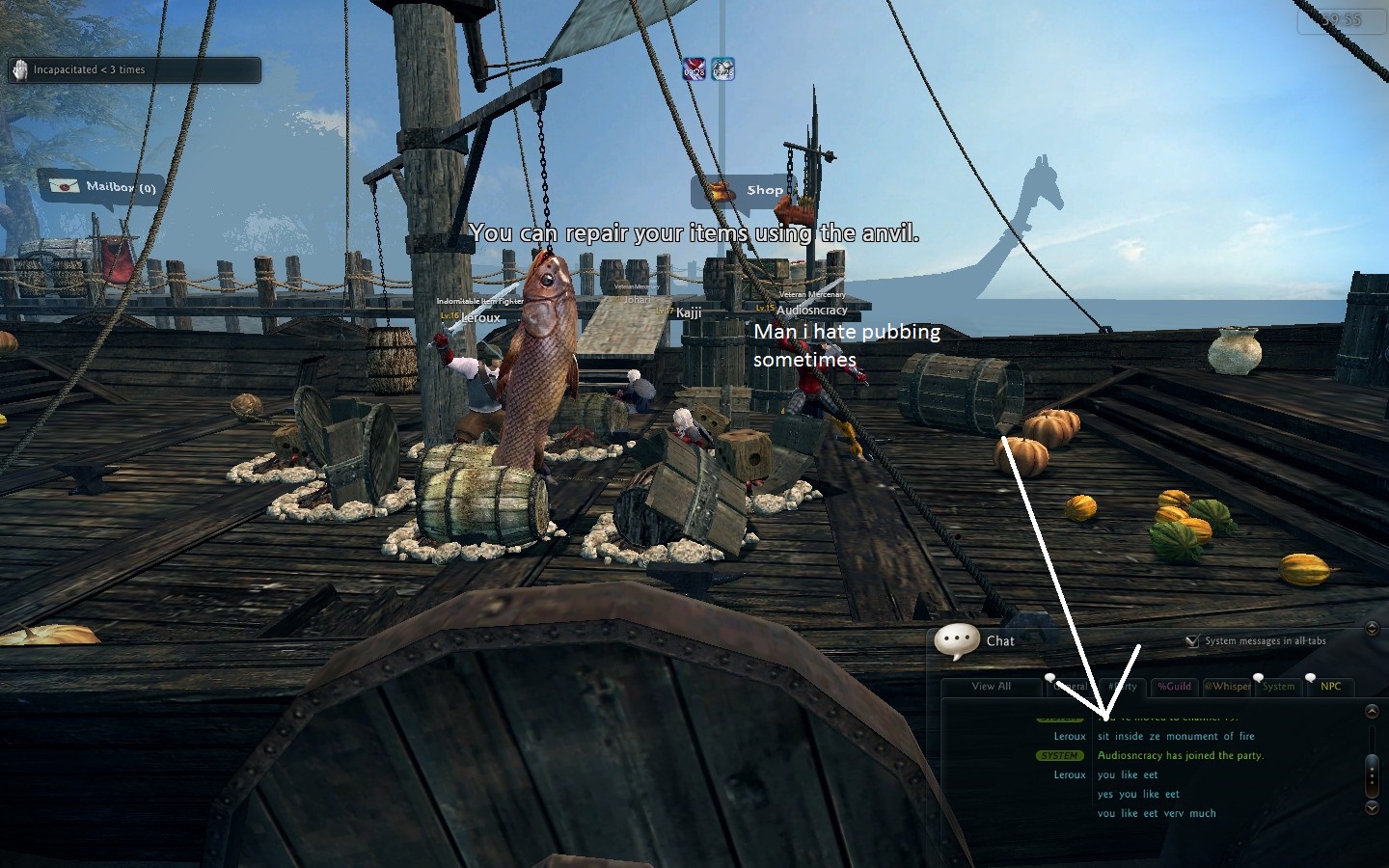Open the %Guild chat tab

[1174, 687]
